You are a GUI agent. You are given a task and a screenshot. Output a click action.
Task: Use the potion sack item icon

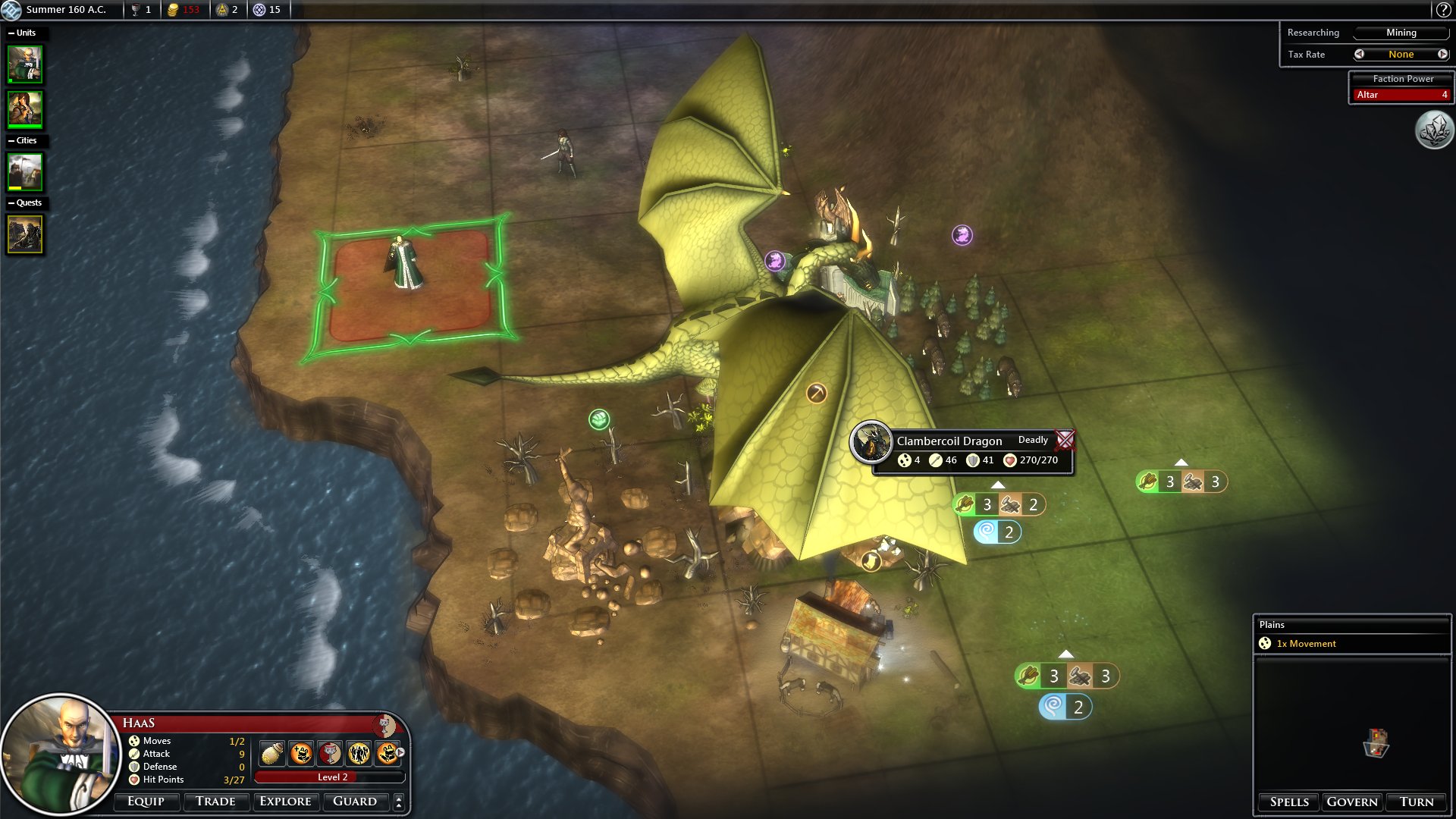pos(272,753)
